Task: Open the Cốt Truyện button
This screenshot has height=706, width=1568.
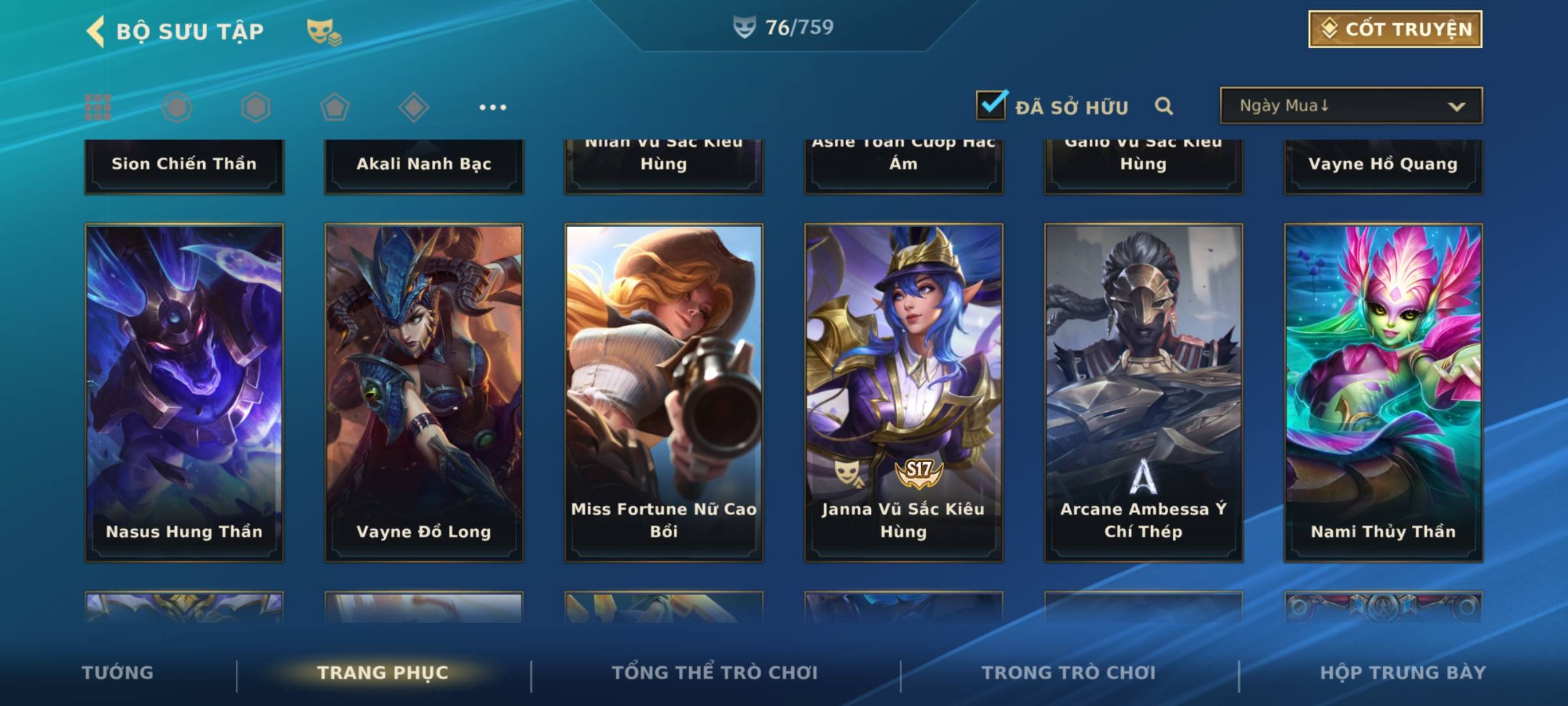Action: coord(1395,29)
